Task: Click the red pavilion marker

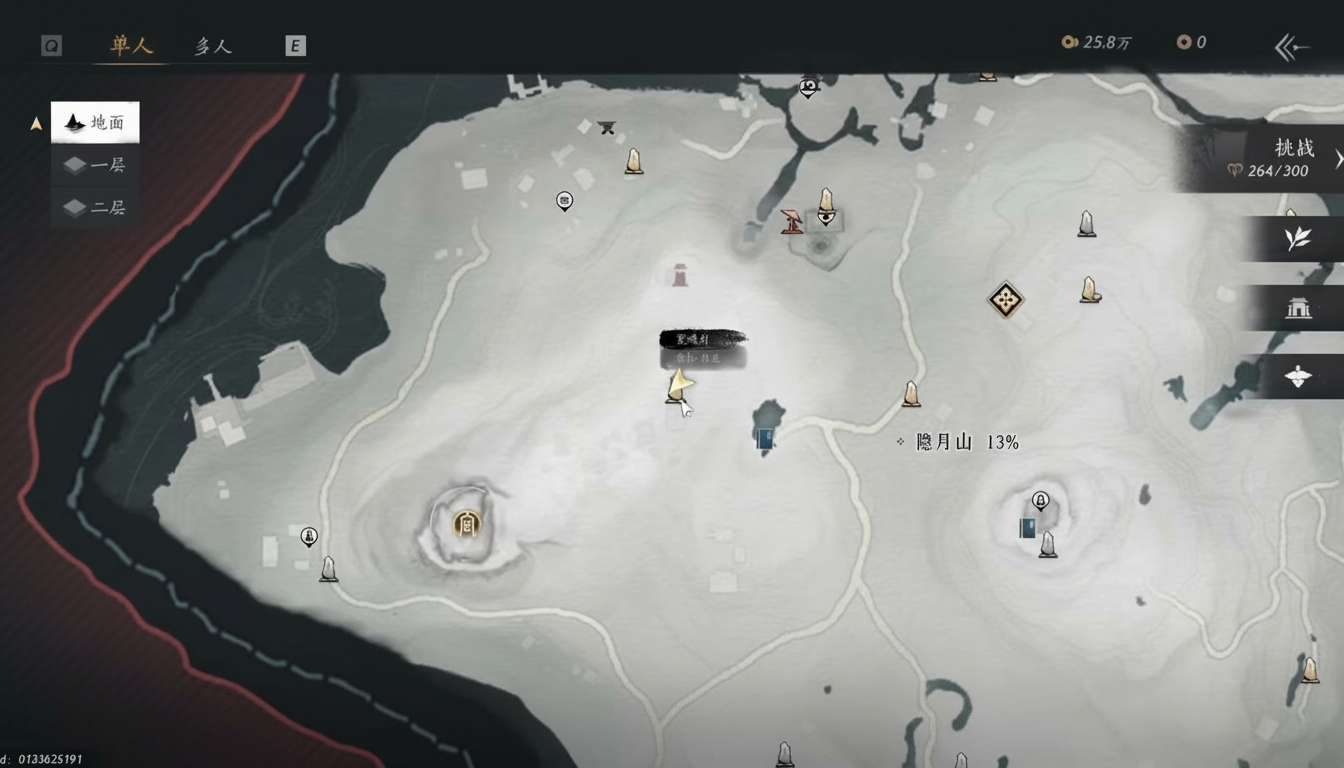Action: 792,221
